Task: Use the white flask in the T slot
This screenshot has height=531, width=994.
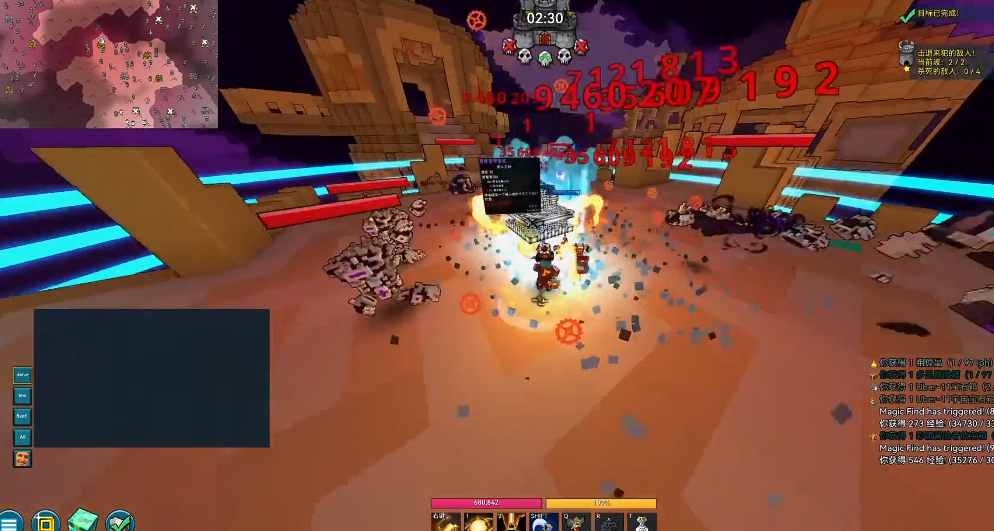Action: point(641,522)
